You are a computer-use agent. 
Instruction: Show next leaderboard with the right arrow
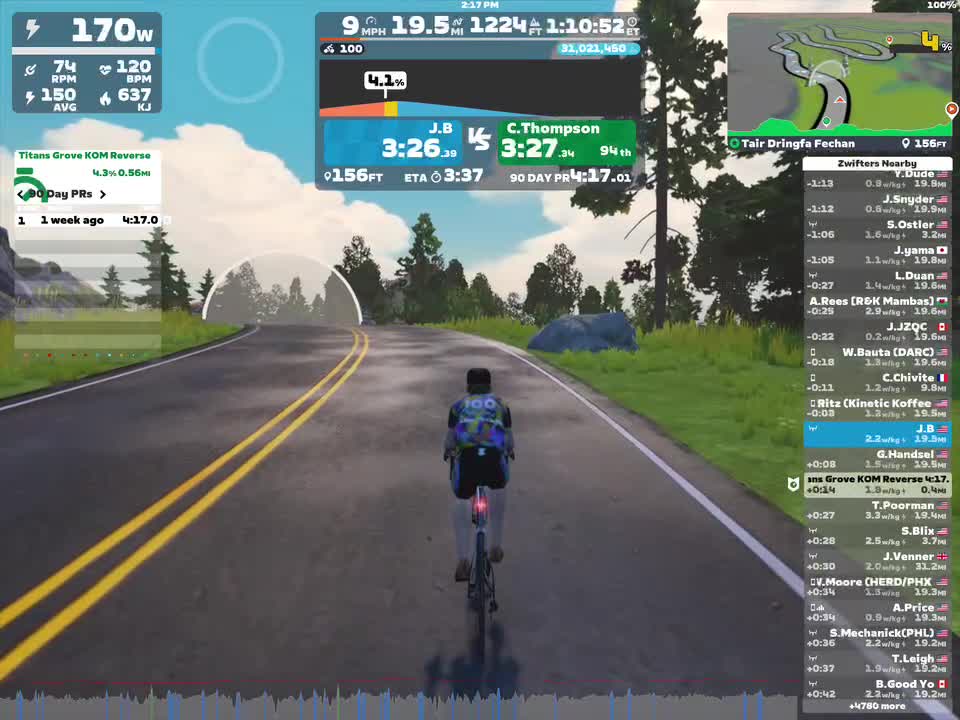click(102, 194)
